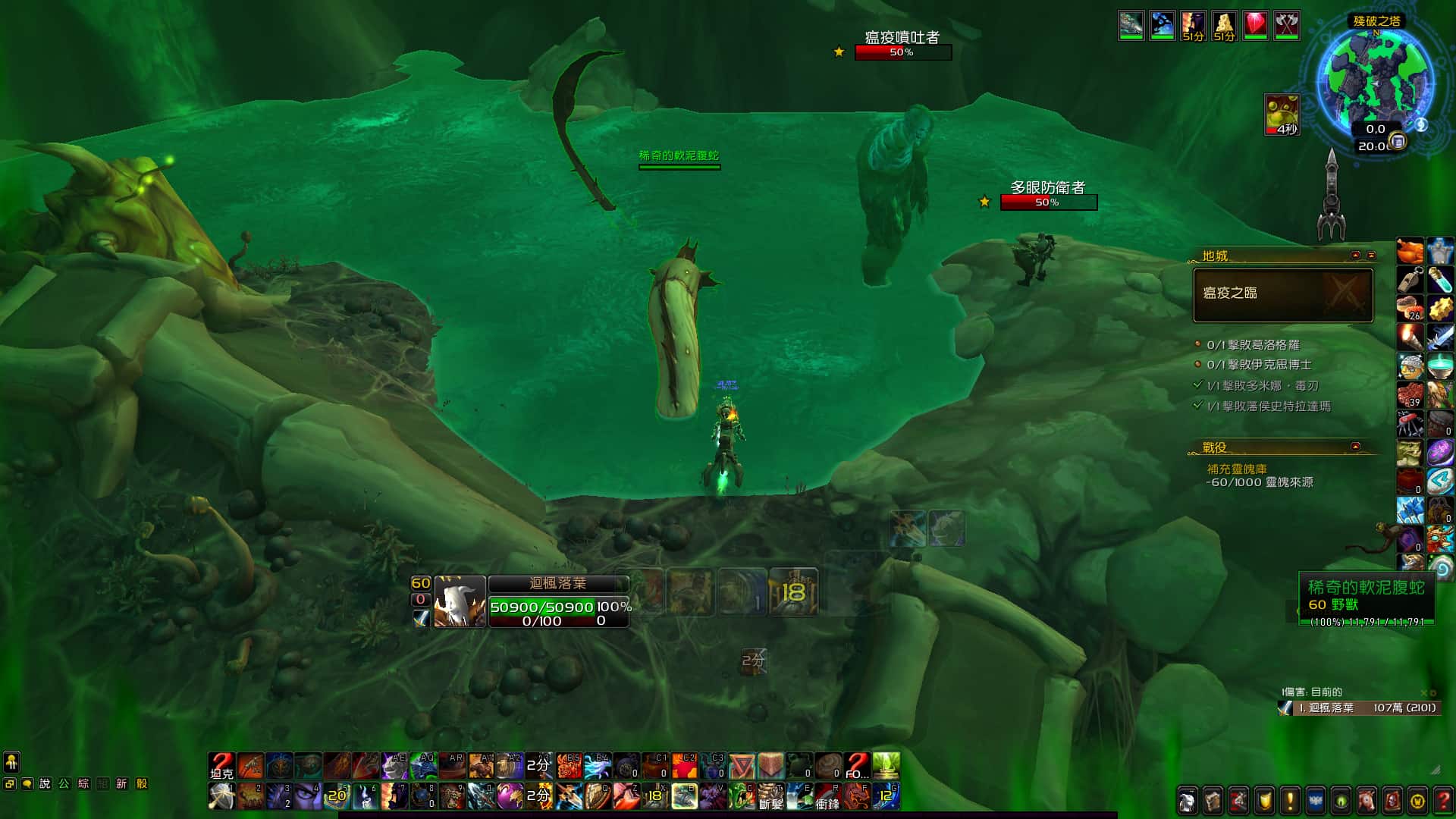Click the yellow exclamation mark micro menu button
This screenshot has width=1456, height=819.
[x=1290, y=801]
